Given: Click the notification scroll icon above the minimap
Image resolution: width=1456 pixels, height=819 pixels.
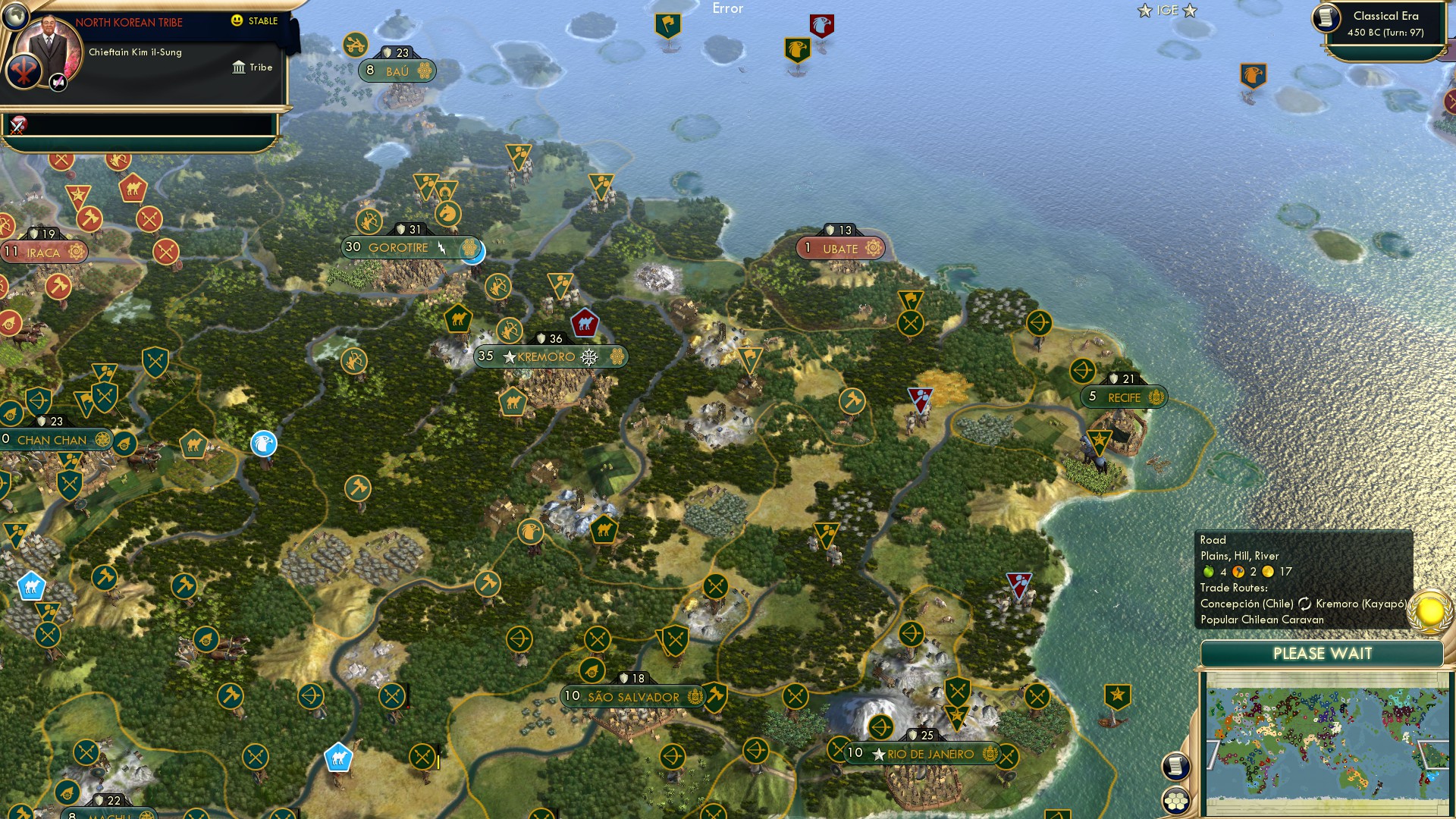Looking at the screenshot, I should [1177, 765].
